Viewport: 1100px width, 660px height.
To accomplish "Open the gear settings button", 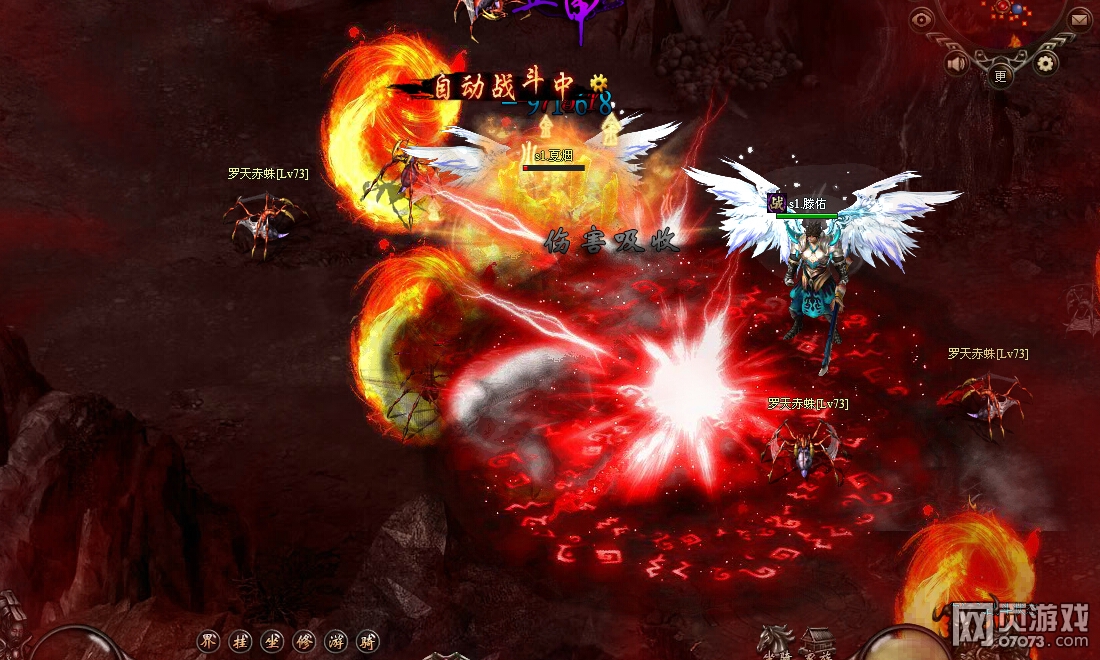I will (1046, 64).
